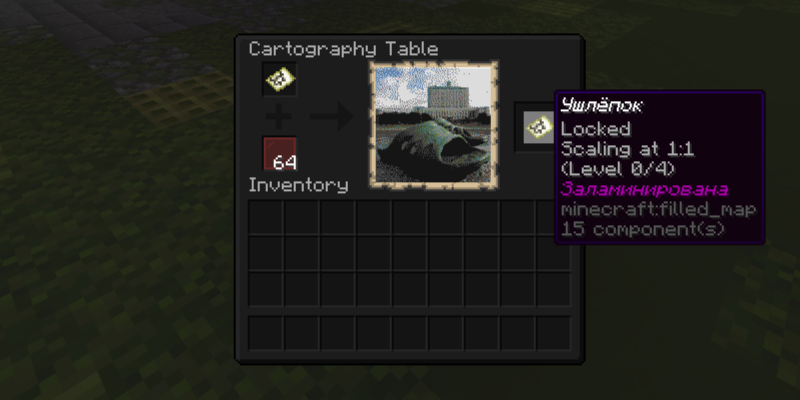
Task: Take the locked map from the output slot
Action: point(537,126)
